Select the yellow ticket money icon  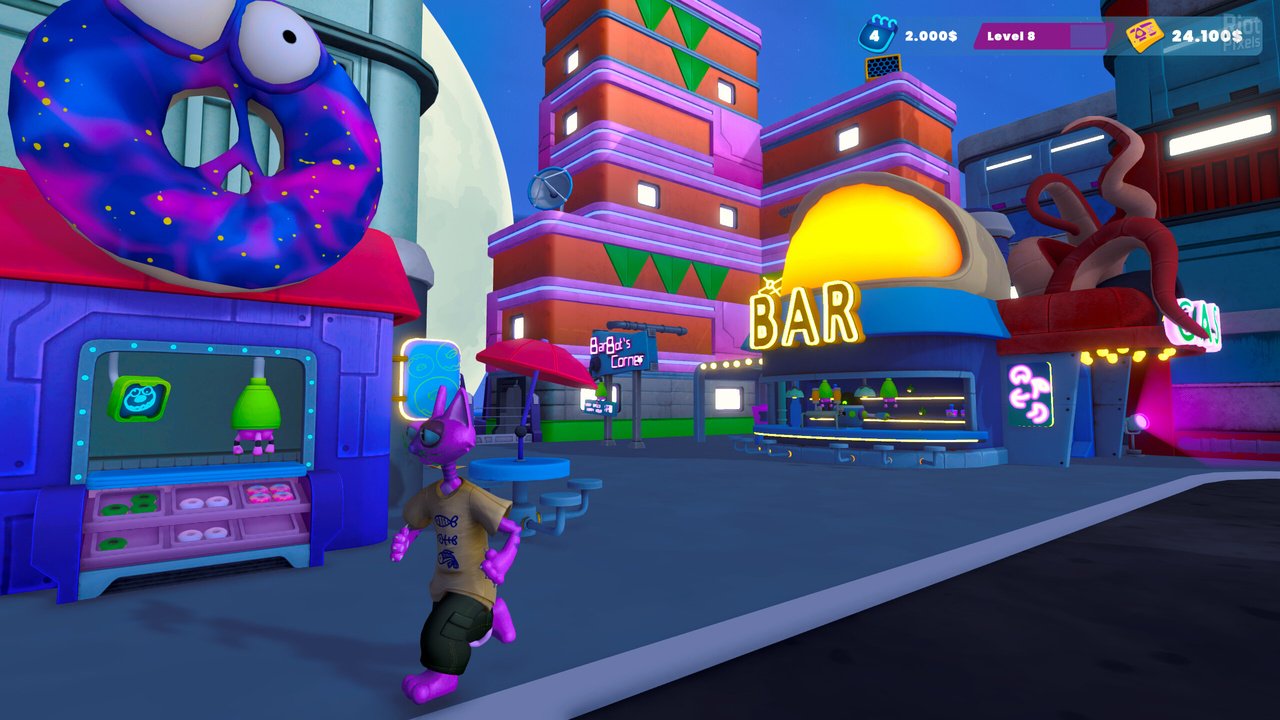tap(1143, 36)
